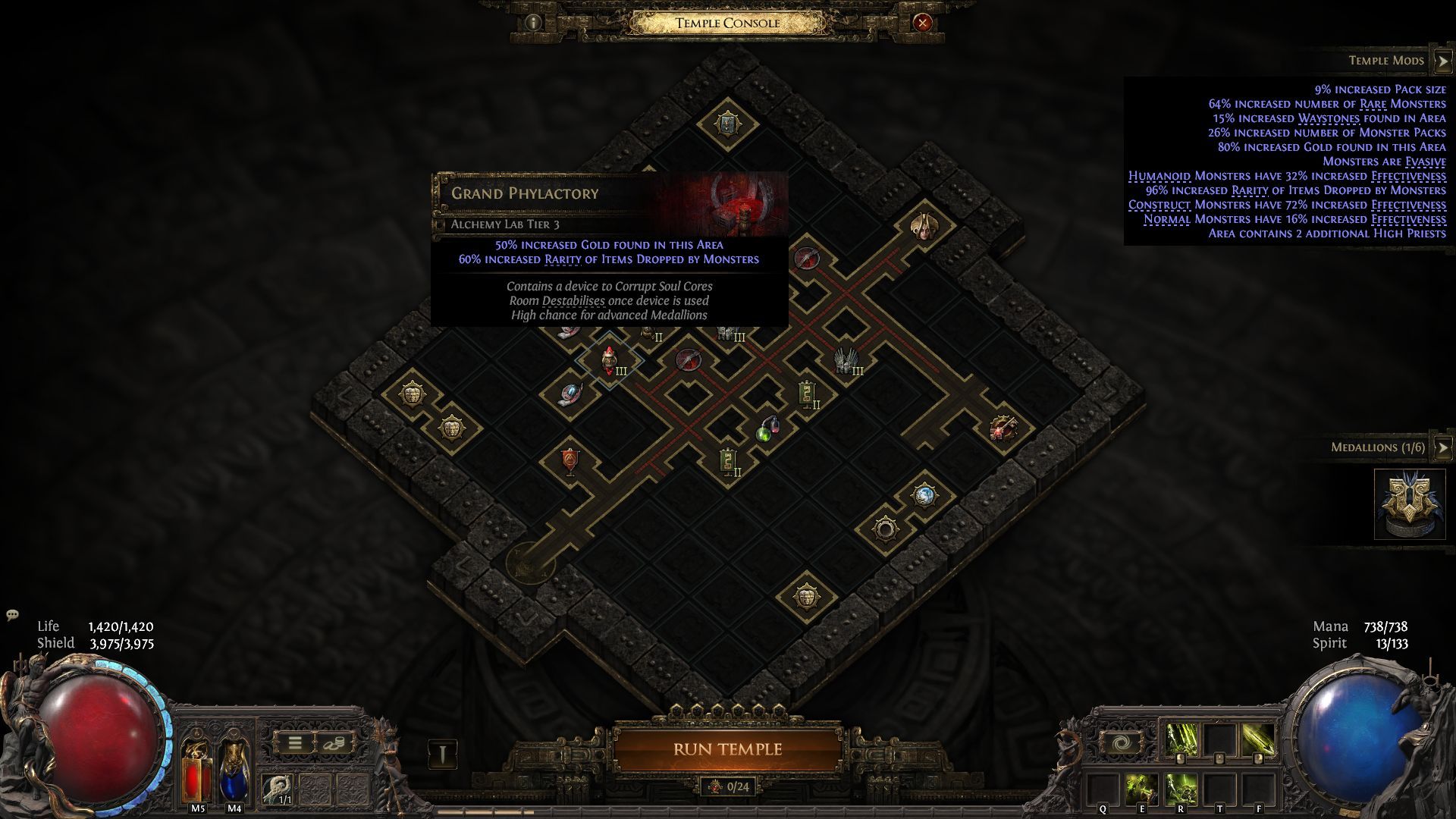Select the helmeted head boss room tile
Screen dimensions: 1456x819
pyautogui.click(x=923, y=224)
